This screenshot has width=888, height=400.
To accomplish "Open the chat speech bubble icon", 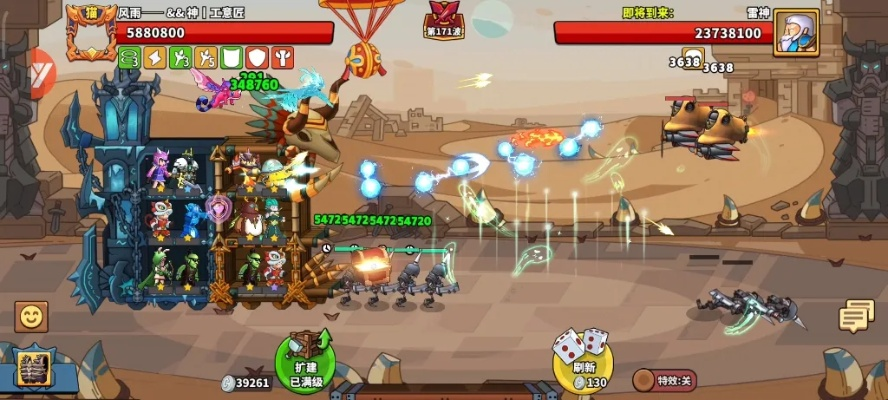I will [x=856, y=316].
